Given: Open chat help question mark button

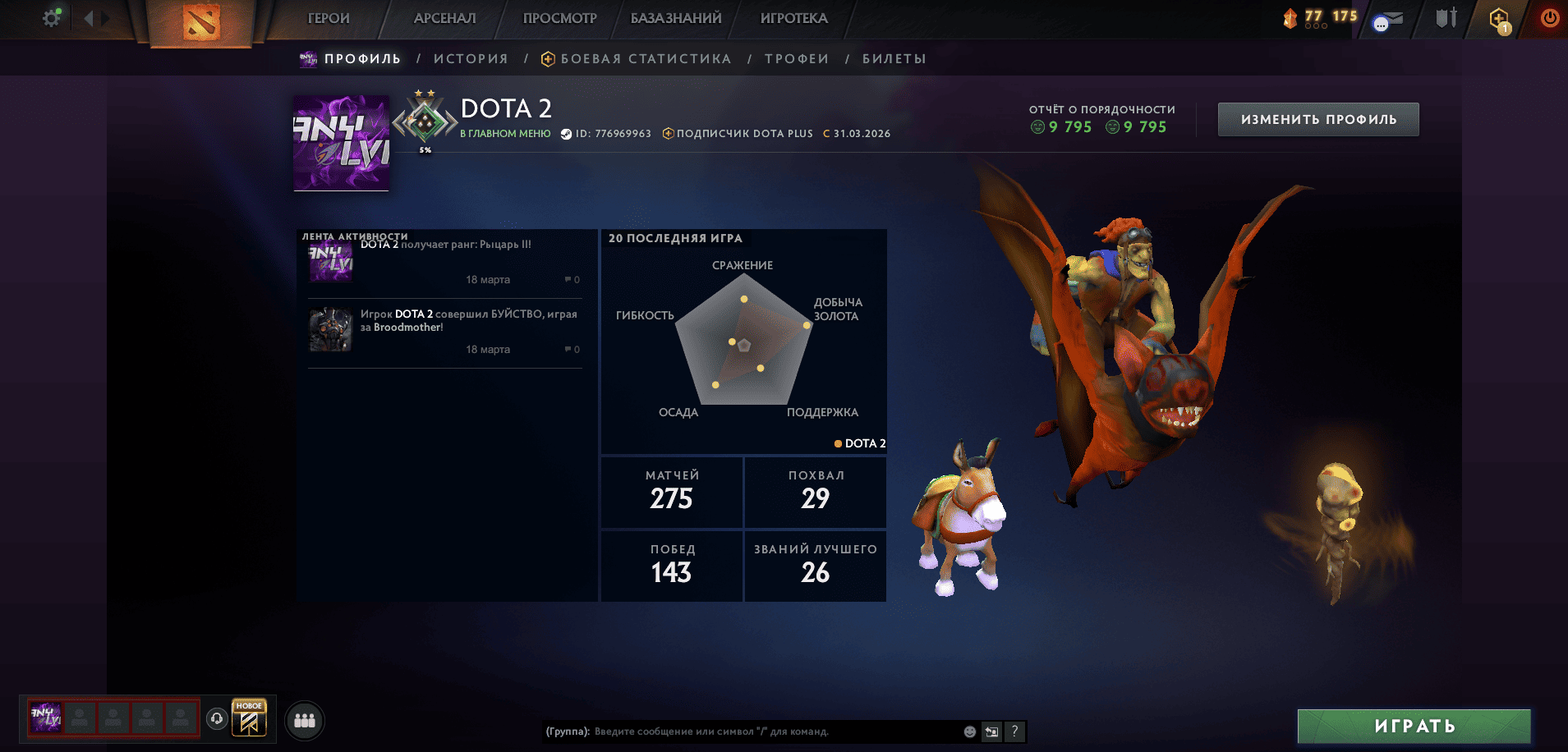Looking at the screenshot, I should click(x=1015, y=731).
